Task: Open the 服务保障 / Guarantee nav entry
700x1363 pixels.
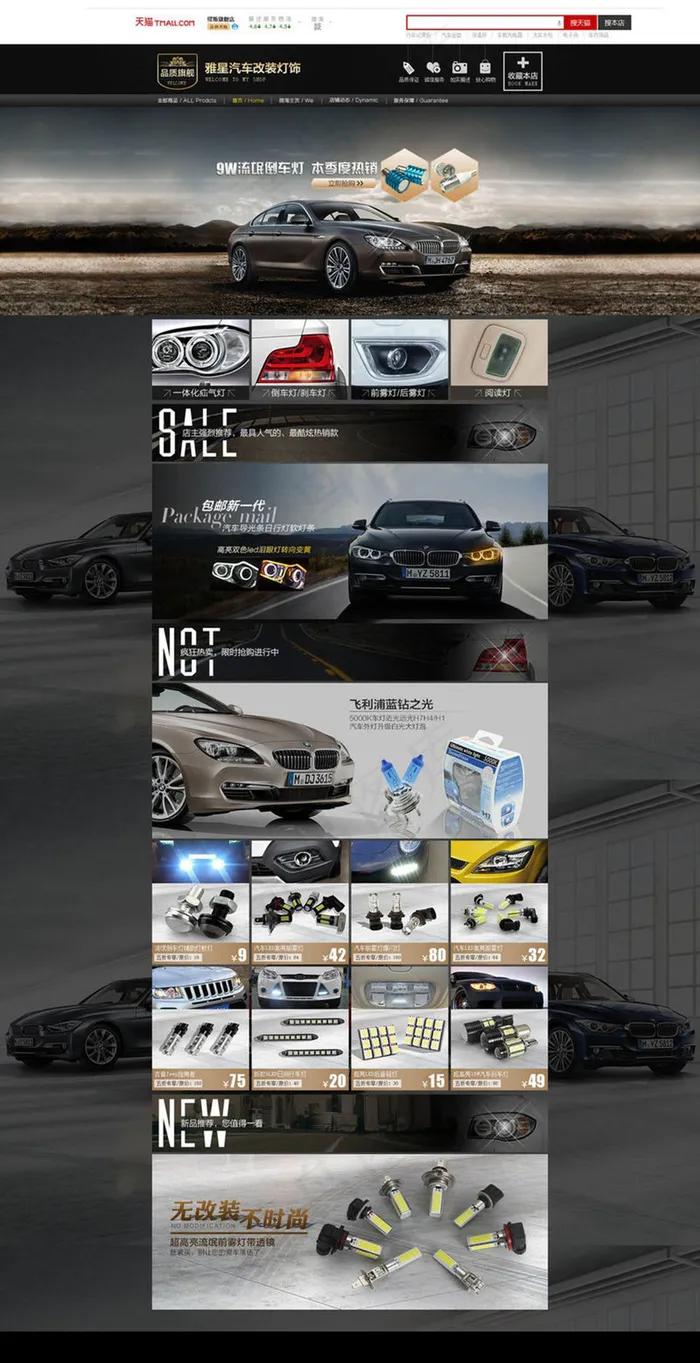Action: pos(420,101)
